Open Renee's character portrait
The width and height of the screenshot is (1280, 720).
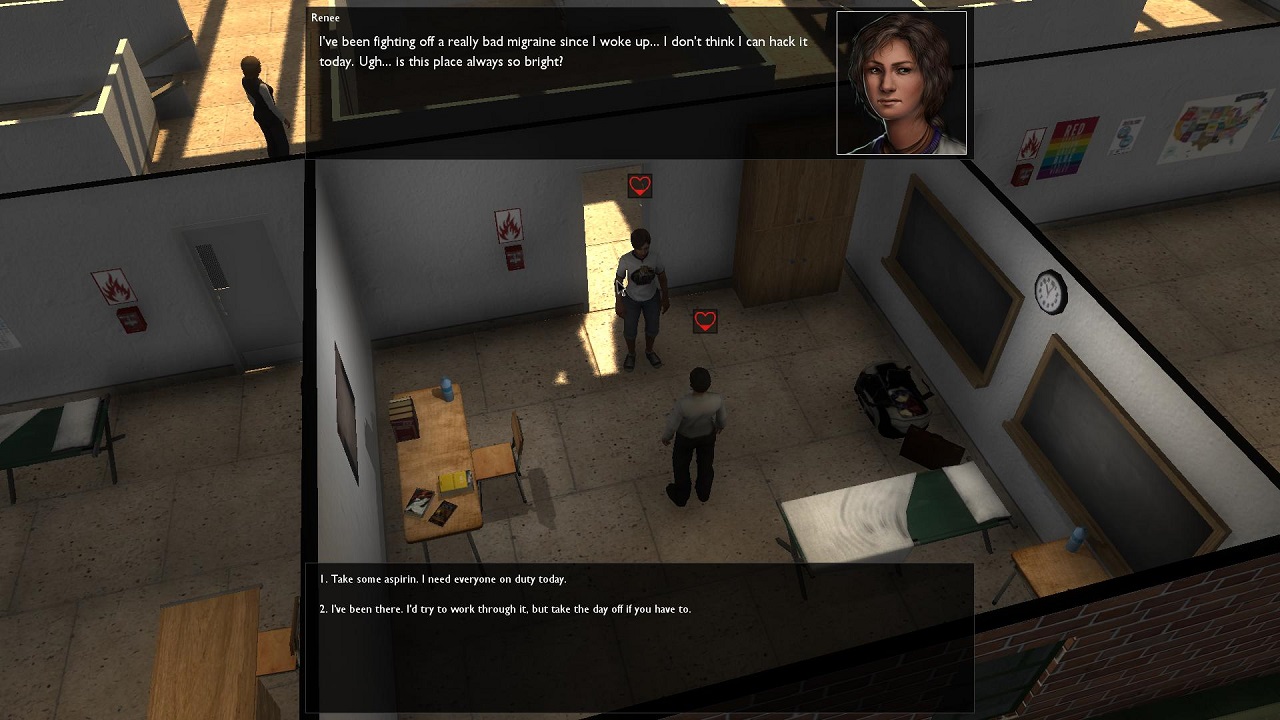(901, 82)
